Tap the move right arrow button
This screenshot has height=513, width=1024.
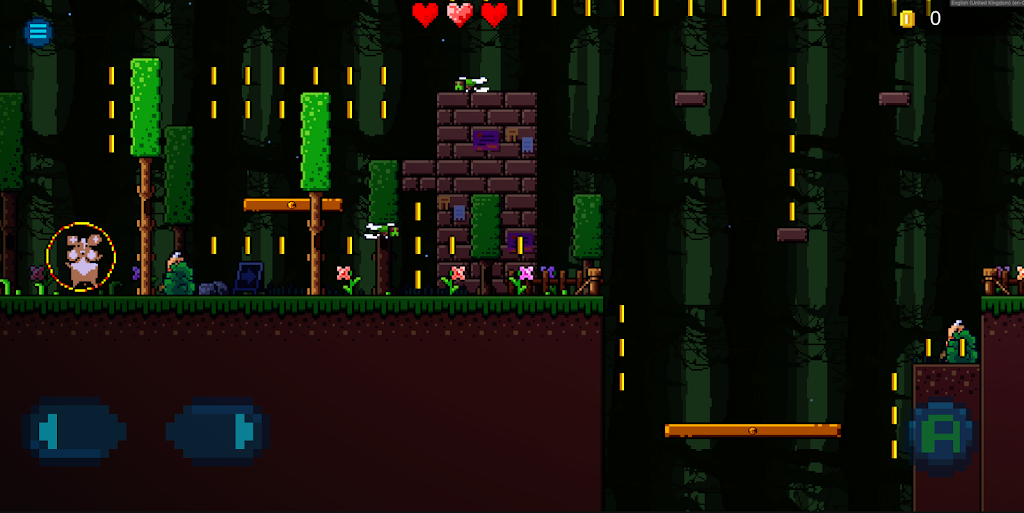(x=217, y=432)
